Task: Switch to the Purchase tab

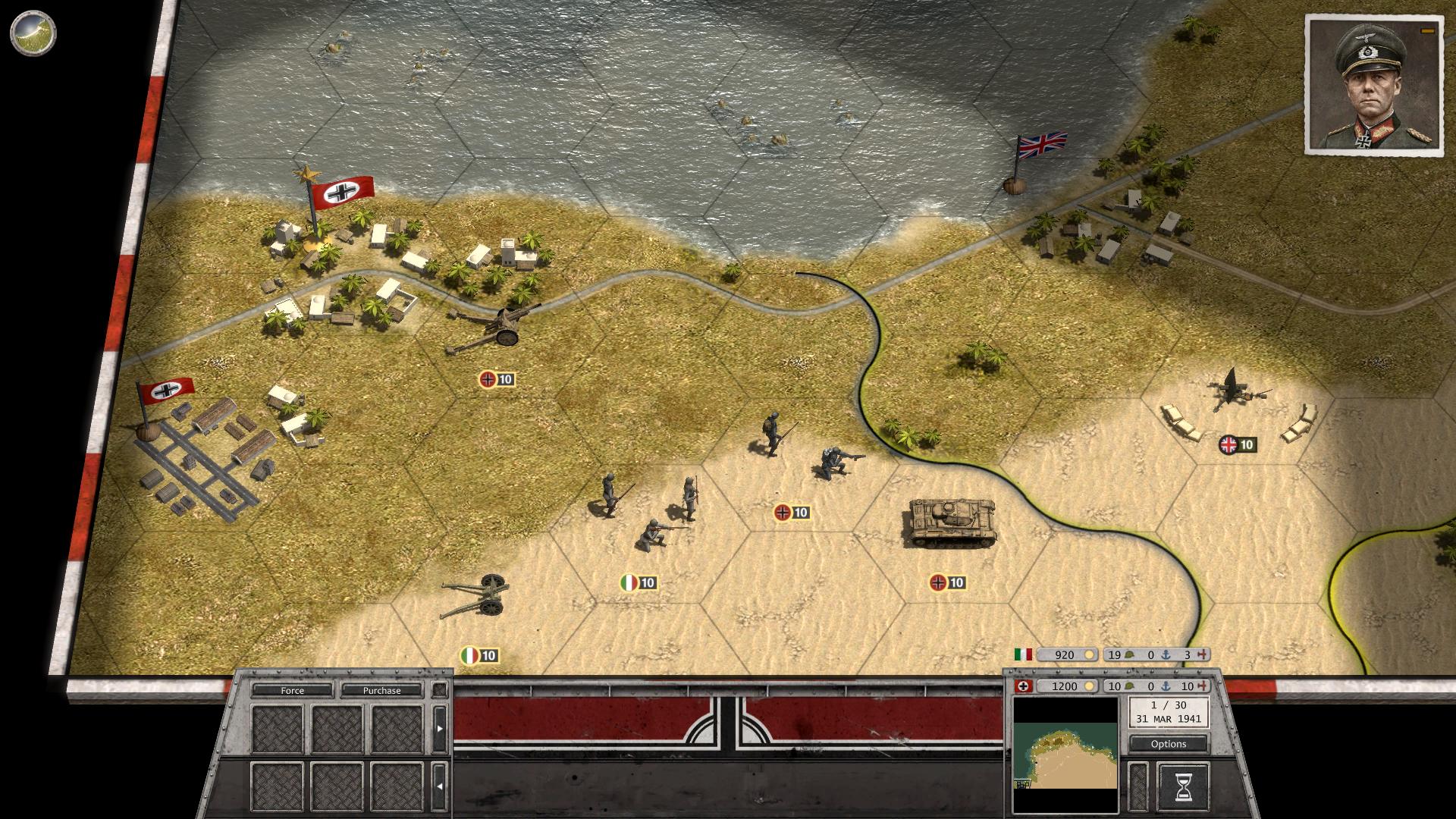Action: 381,690
